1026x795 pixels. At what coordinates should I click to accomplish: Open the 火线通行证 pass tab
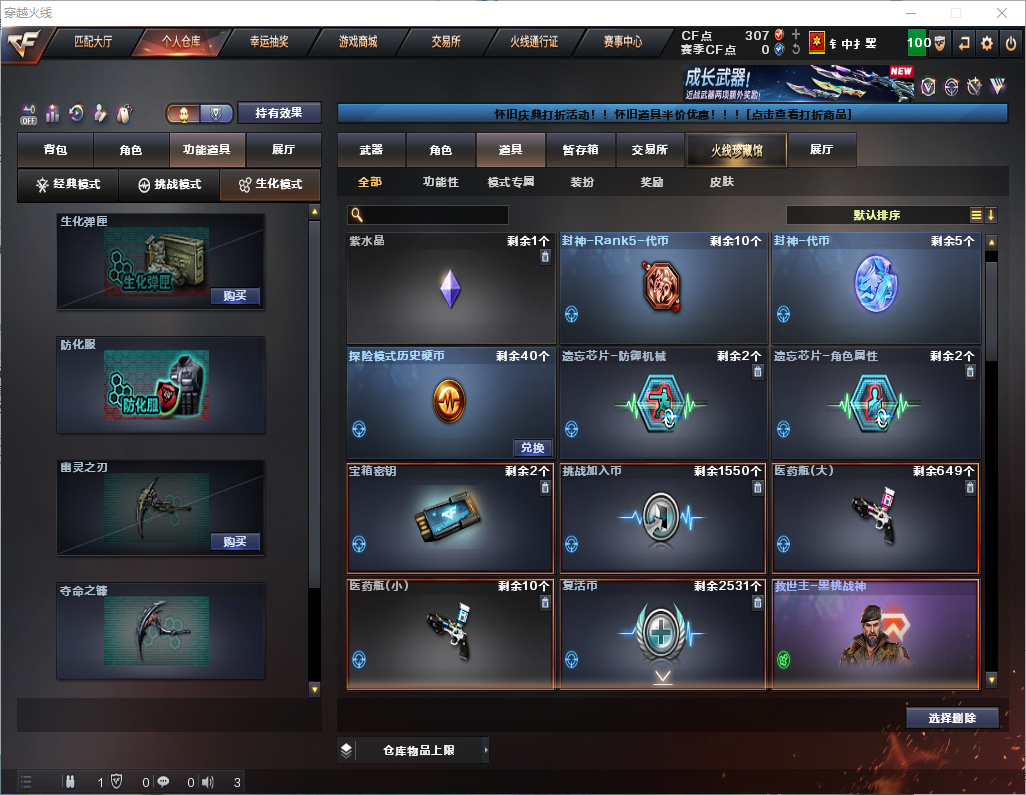534,42
